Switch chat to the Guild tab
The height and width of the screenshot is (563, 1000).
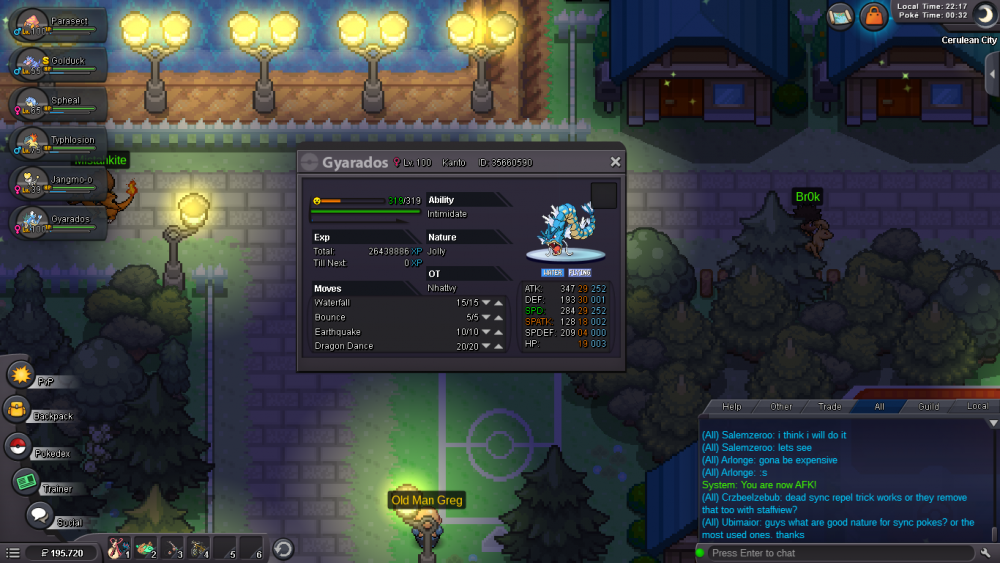tap(929, 406)
